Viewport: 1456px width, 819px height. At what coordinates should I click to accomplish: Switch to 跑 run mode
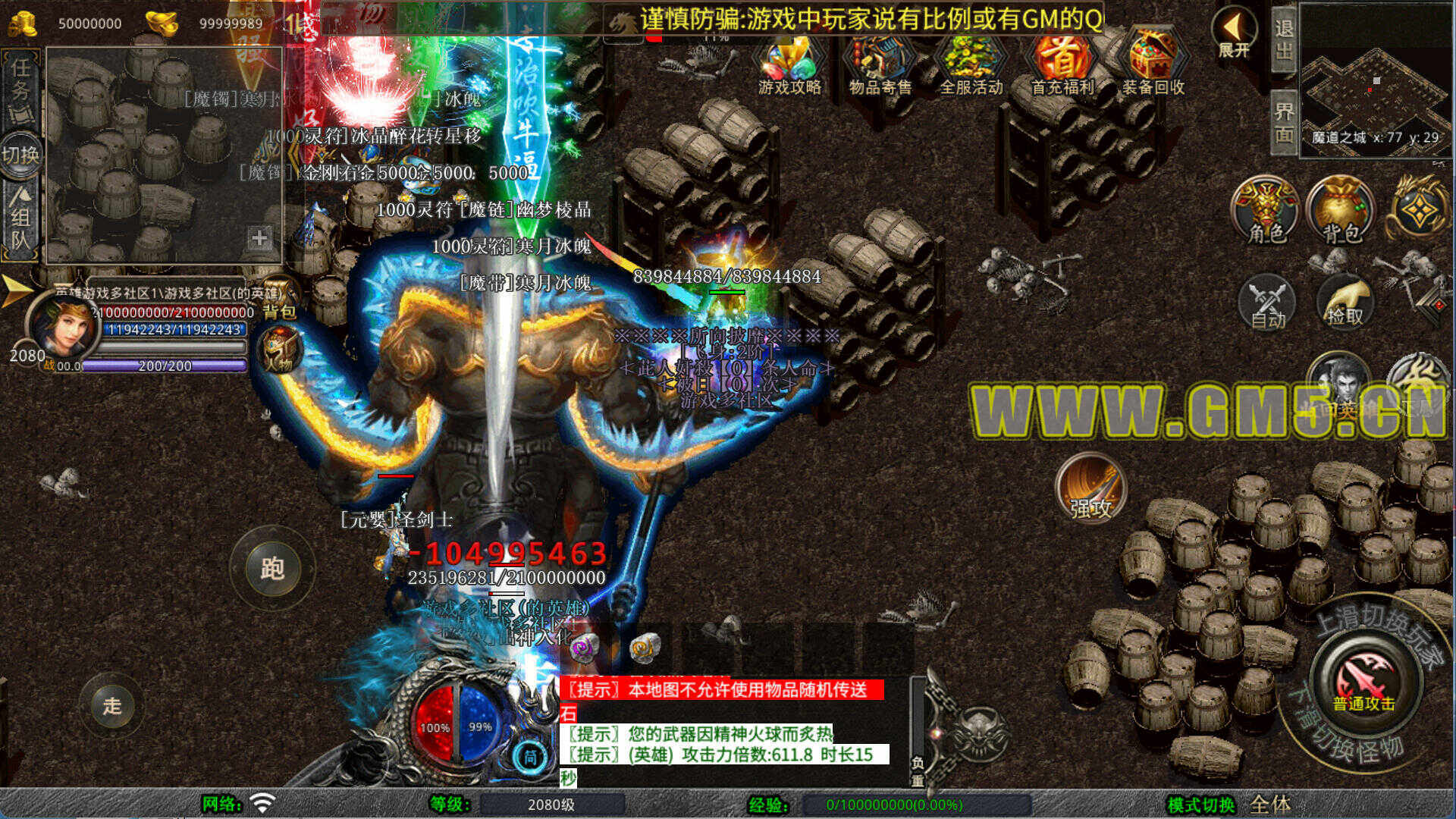pos(272,567)
